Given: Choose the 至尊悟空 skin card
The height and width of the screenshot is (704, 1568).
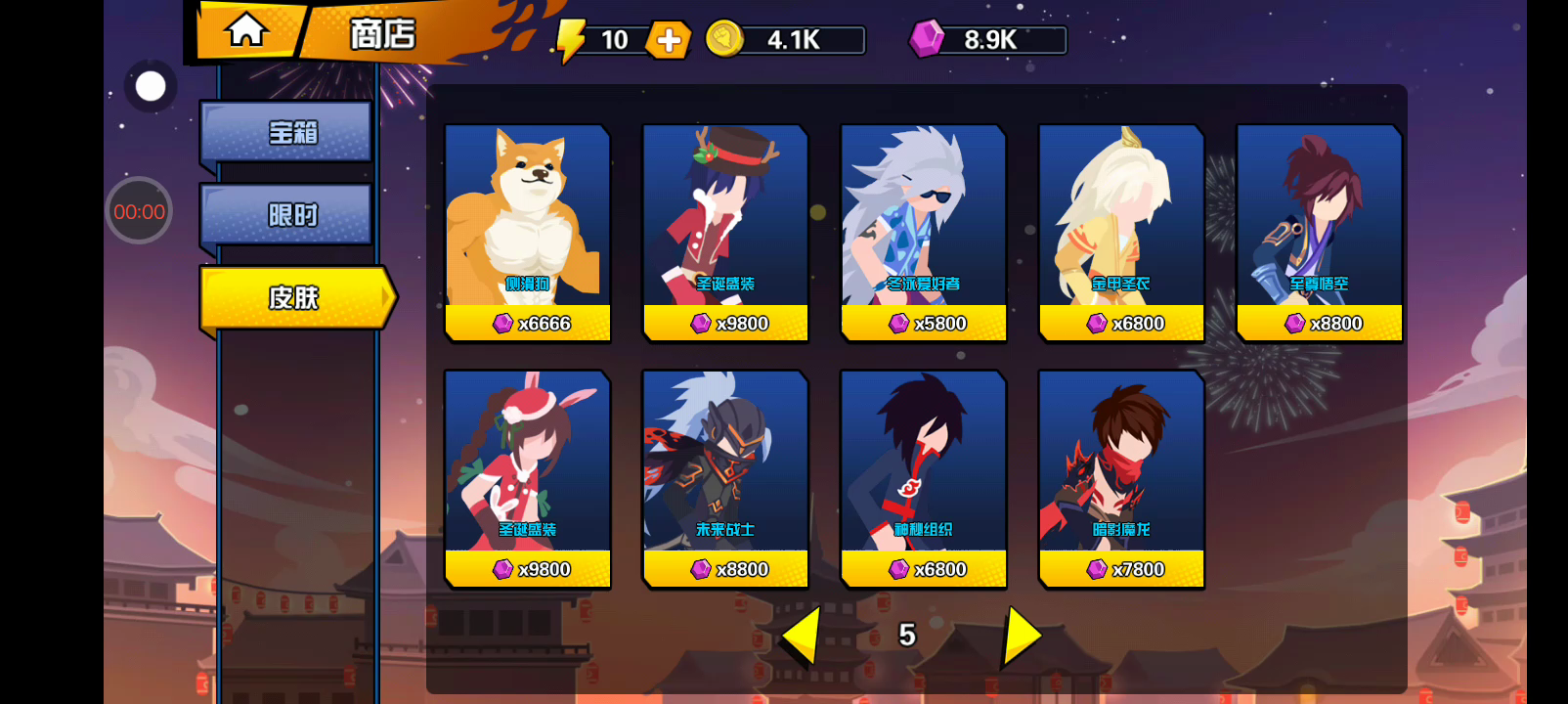Looking at the screenshot, I should click(1319, 233).
